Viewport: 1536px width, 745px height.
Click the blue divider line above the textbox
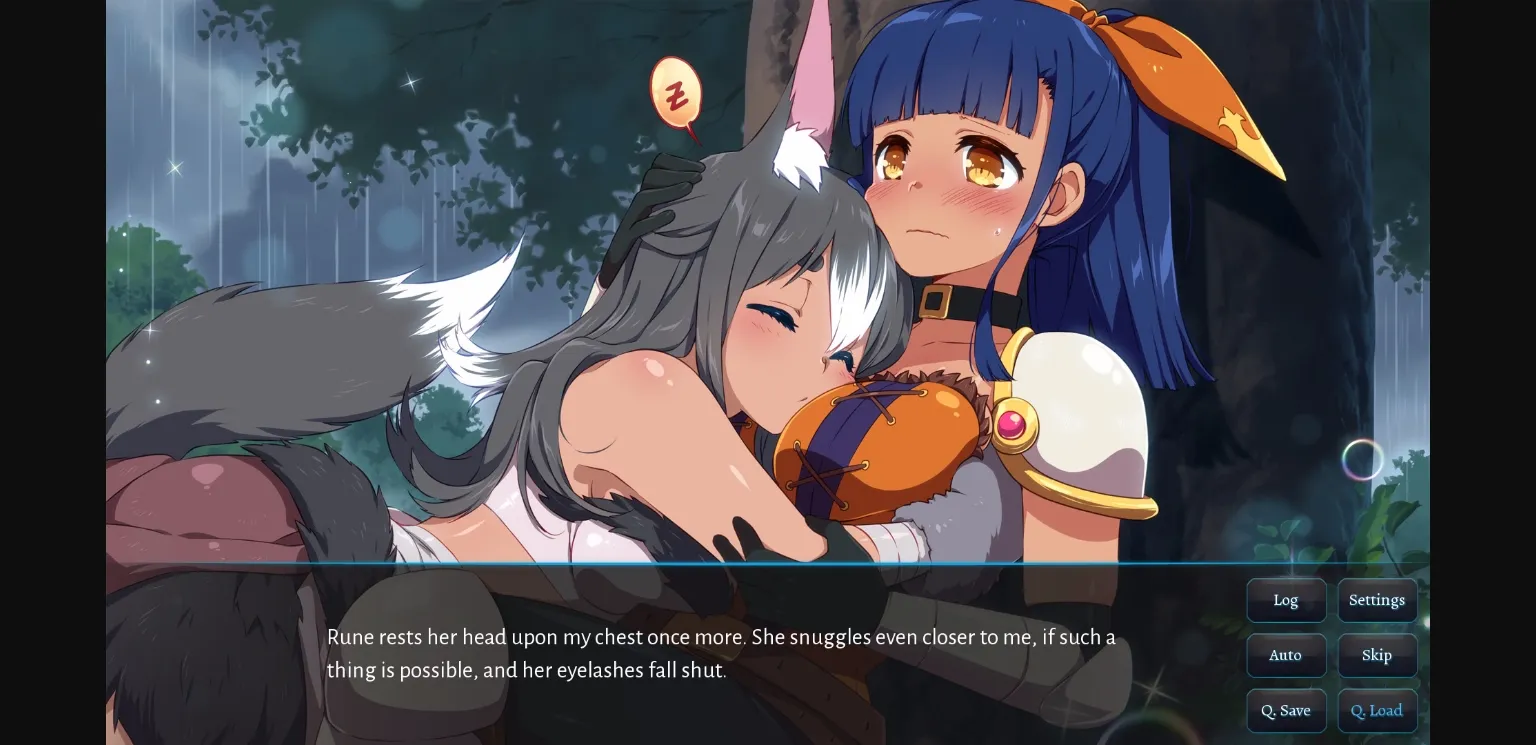pyautogui.click(x=700, y=565)
